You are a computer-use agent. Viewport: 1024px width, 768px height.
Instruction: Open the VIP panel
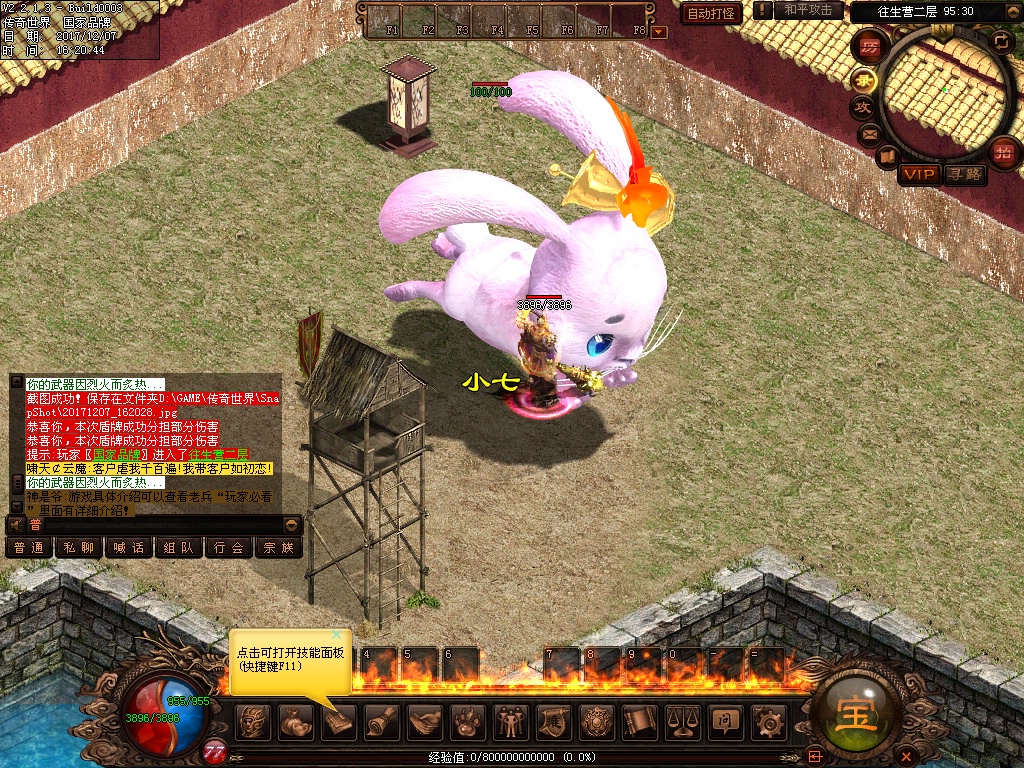(918, 174)
